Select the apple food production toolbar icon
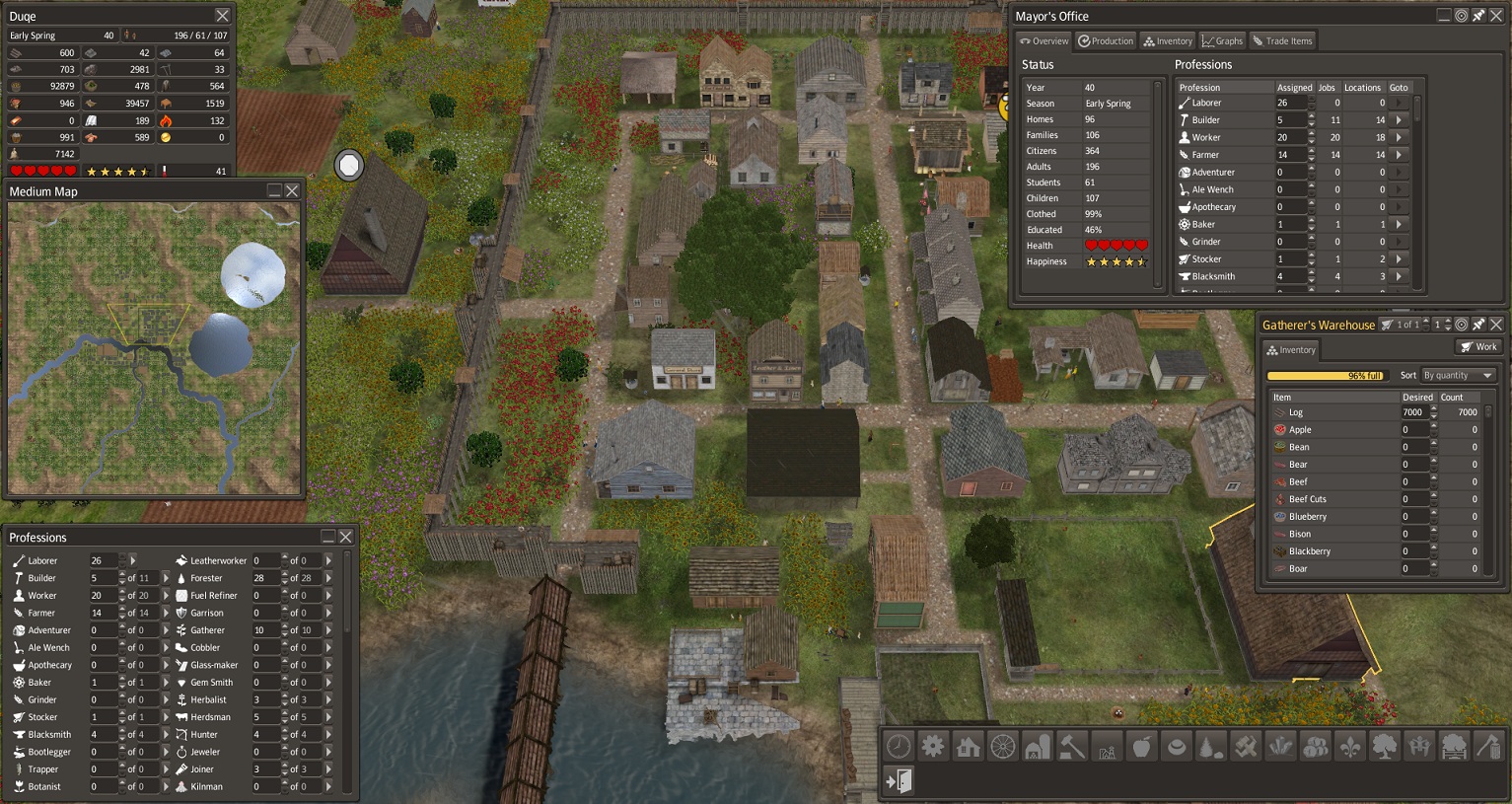The image size is (1512, 804). point(1141,747)
